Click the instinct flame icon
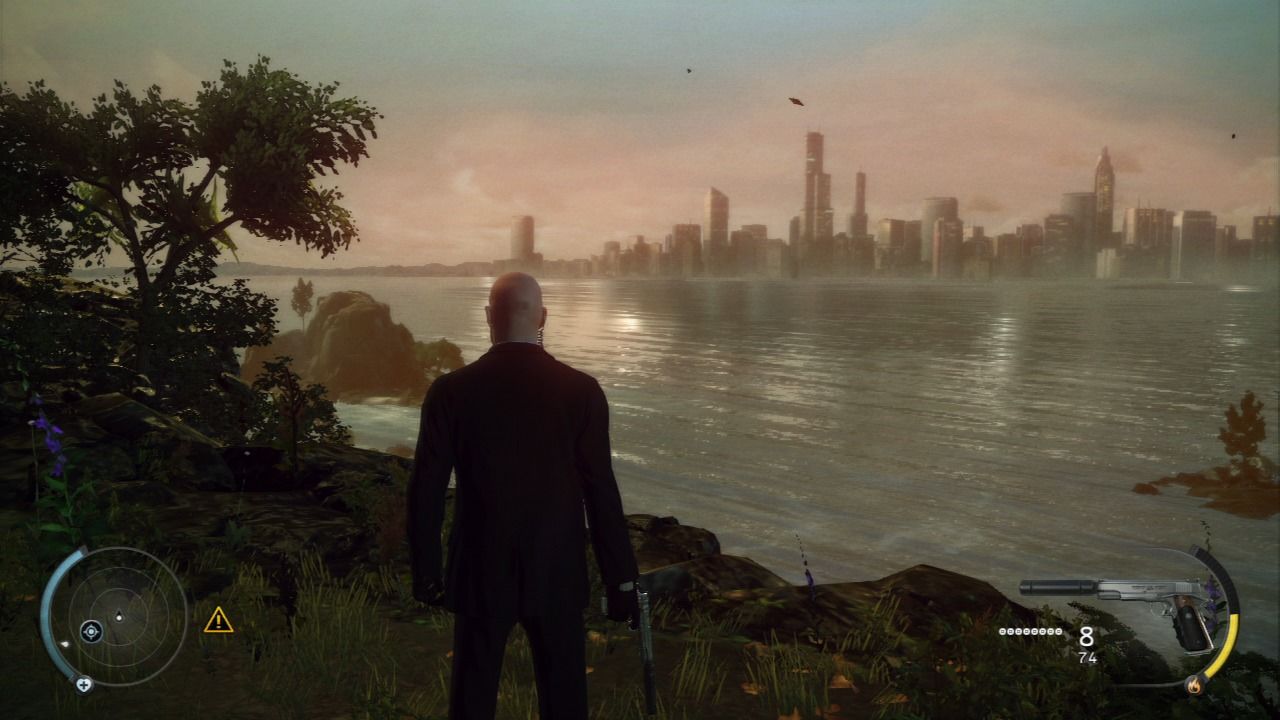The width and height of the screenshot is (1280, 720). (x=1194, y=686)
